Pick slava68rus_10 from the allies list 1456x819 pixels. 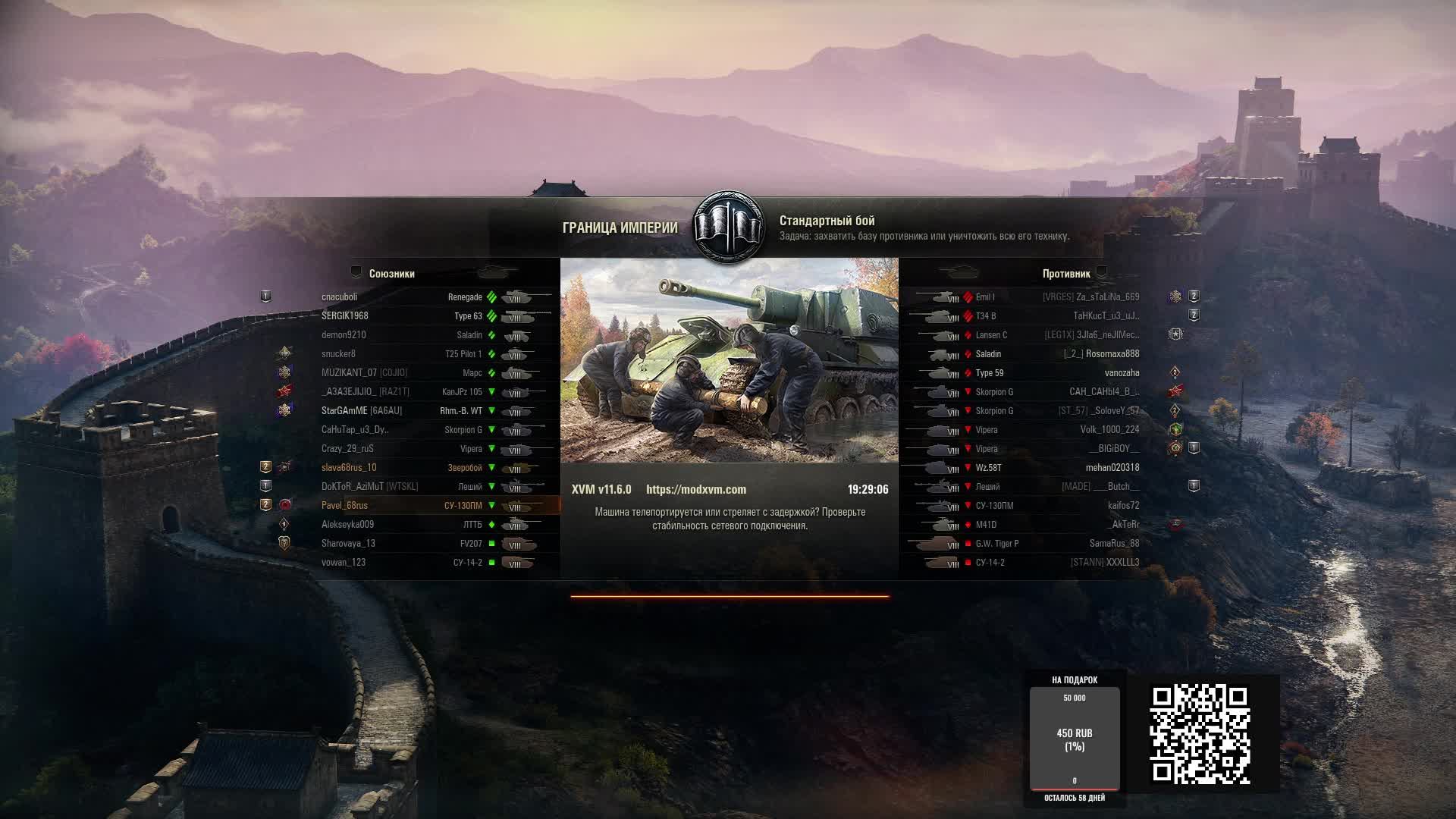click(x=349, y=468)
